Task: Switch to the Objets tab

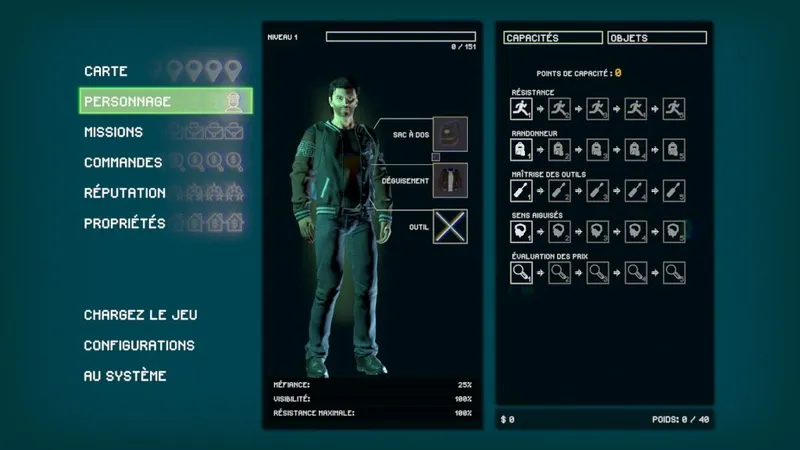Action: point(656,38)
